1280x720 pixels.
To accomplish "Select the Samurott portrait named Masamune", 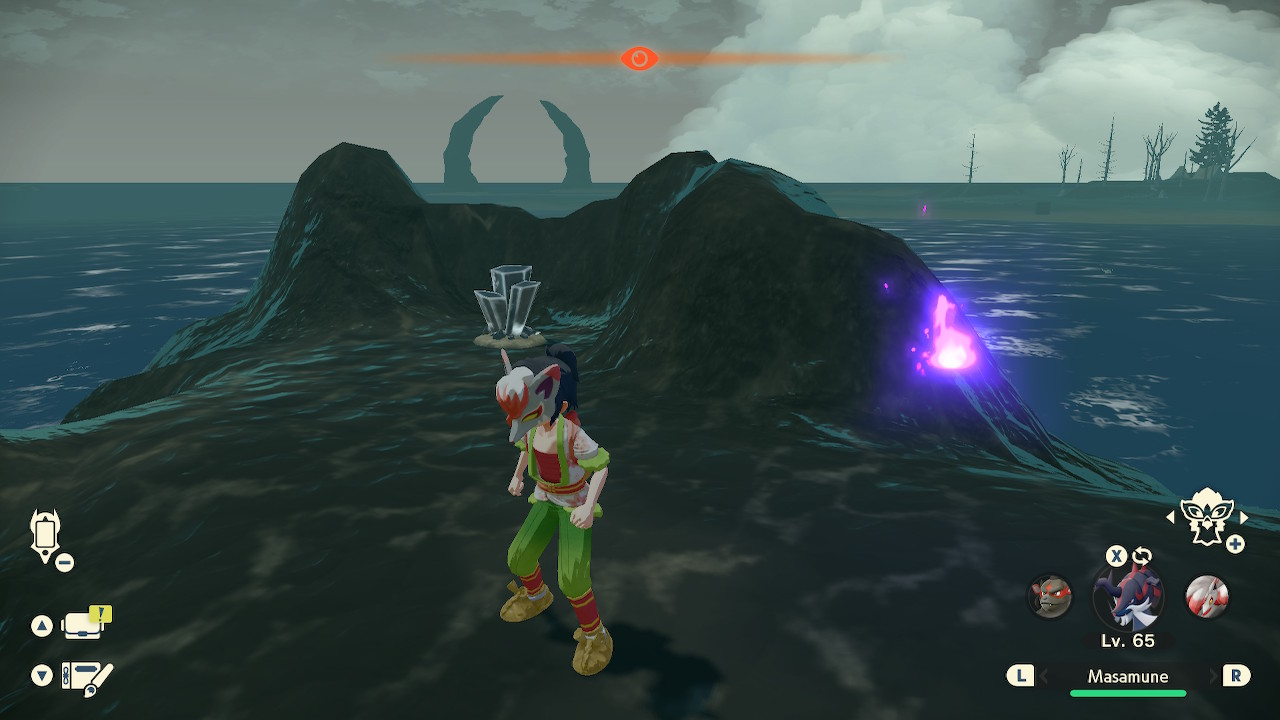I will [1128, 598].
